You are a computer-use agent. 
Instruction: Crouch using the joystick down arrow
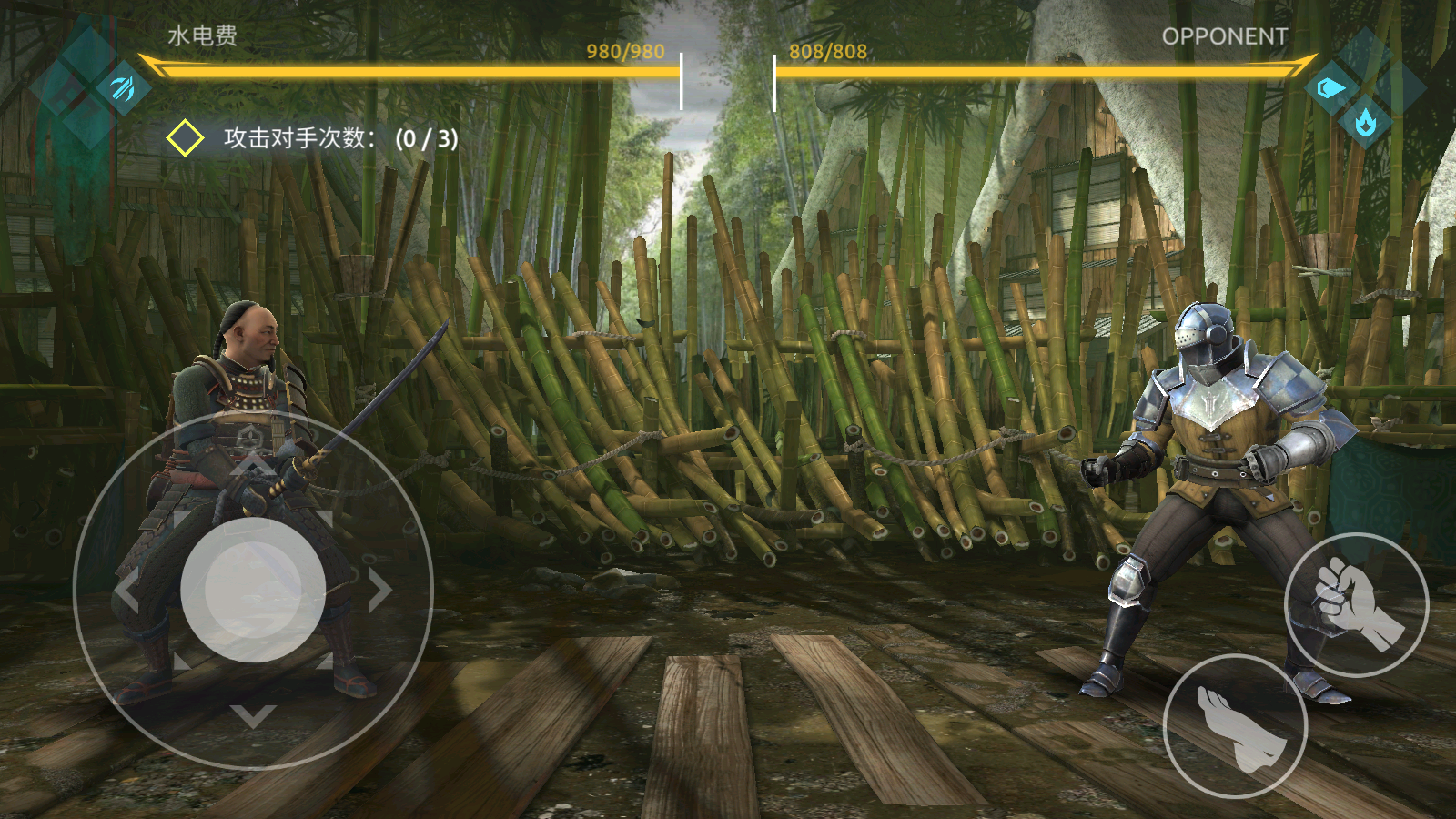click(x=253, y=715)
